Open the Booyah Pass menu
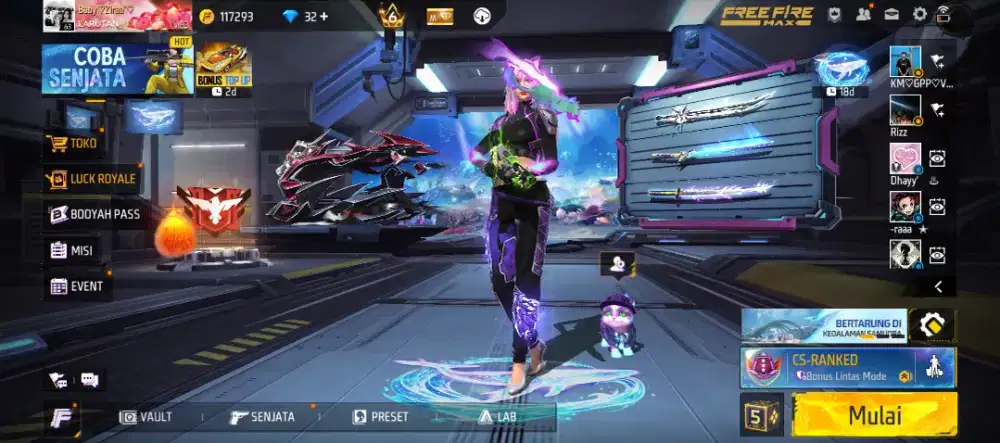Screen dimensions: 1000x443 [x=95, y=214]
